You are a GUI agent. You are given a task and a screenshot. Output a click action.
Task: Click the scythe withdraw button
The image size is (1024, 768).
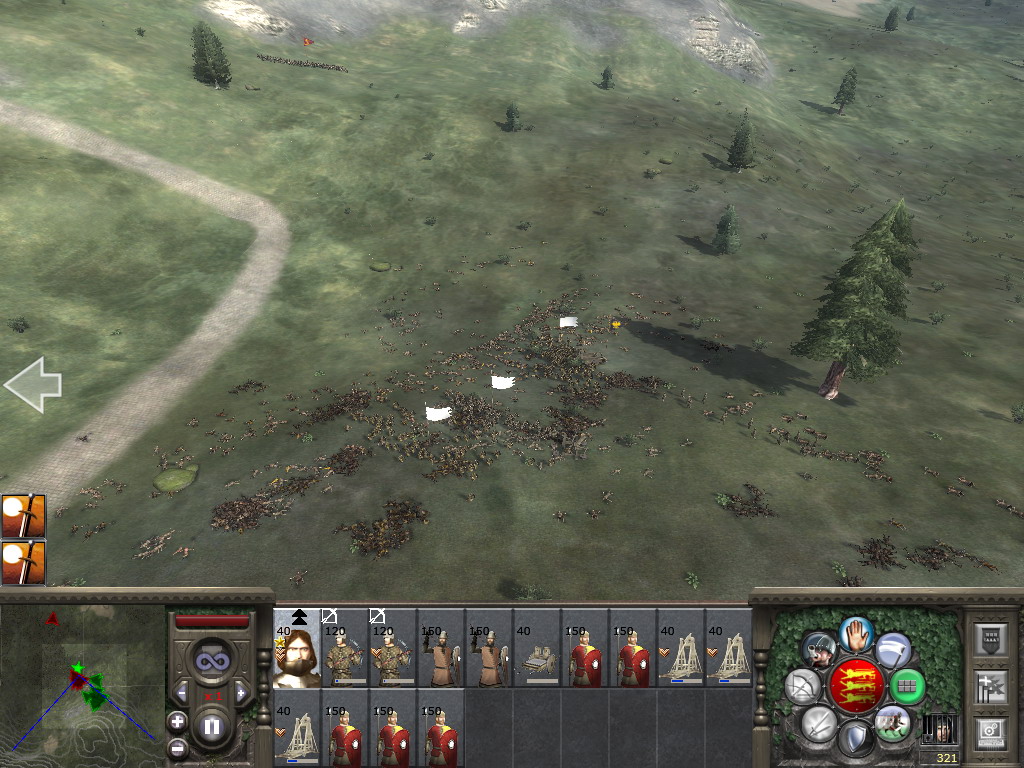click(893, 650)
